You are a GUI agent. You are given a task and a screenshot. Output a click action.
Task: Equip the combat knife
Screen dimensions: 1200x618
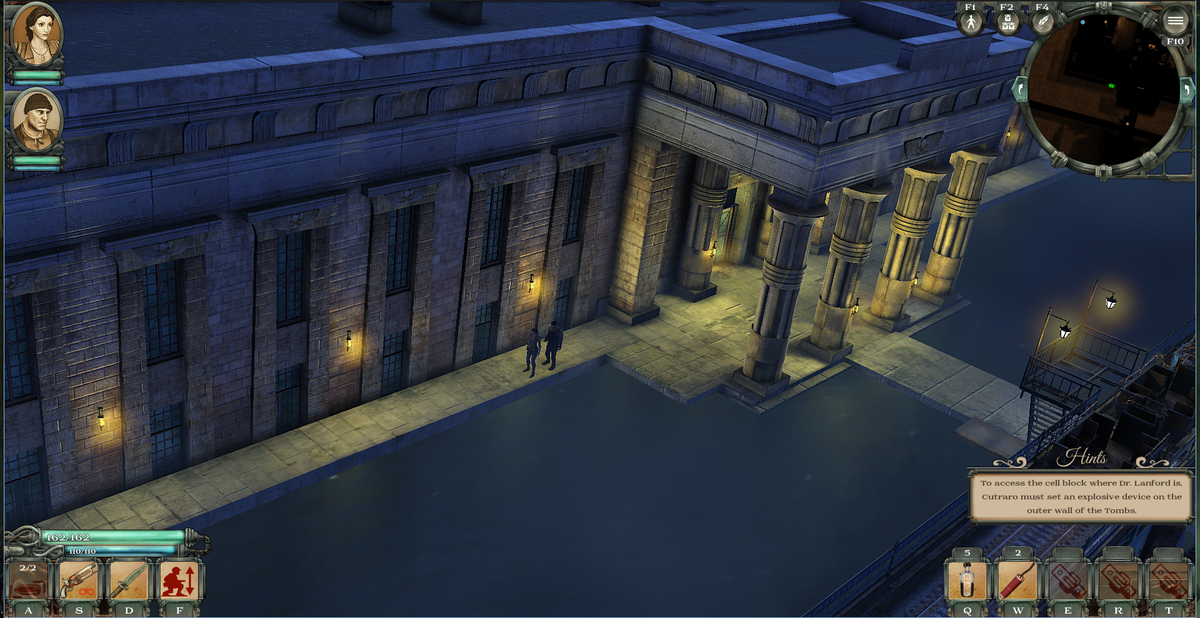129,582
